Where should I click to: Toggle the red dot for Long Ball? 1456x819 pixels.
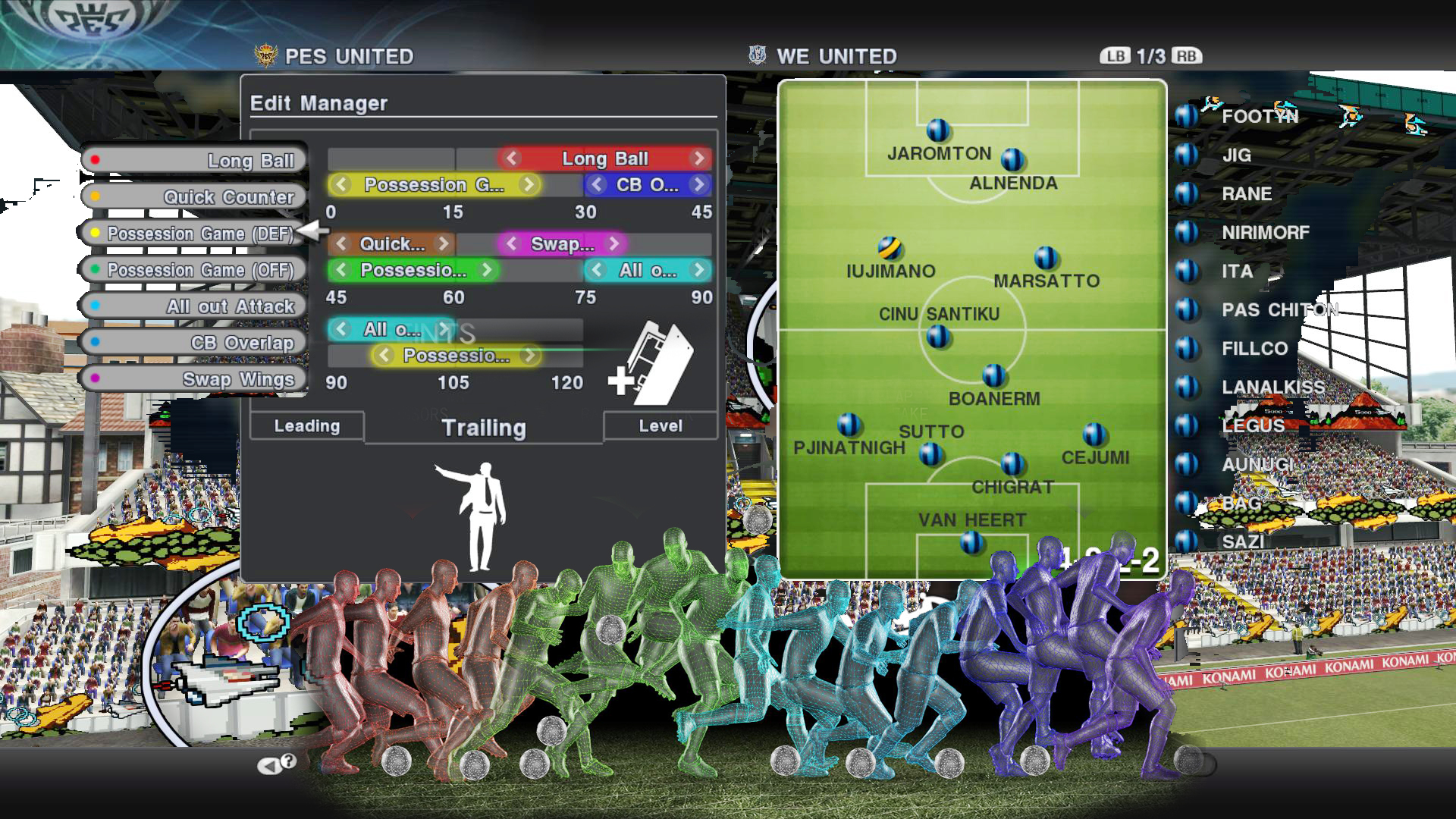[94, 160]
